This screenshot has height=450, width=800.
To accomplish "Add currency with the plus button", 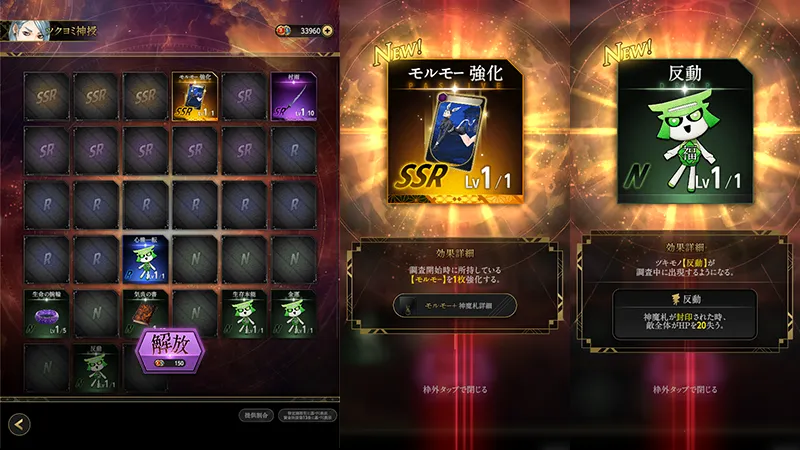I will tap(328, 31).
